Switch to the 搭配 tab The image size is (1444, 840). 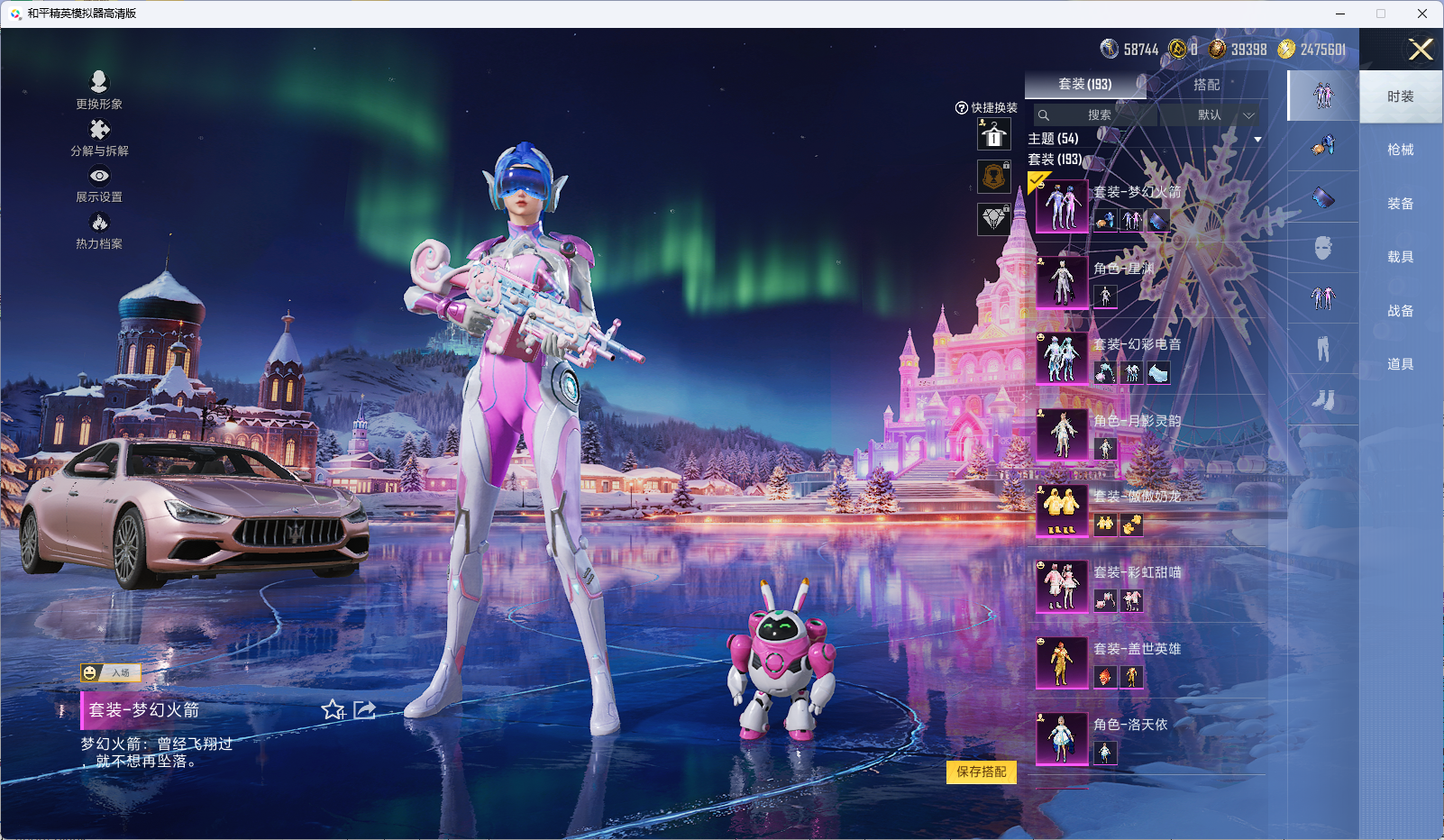click(x=1206, y=85)
